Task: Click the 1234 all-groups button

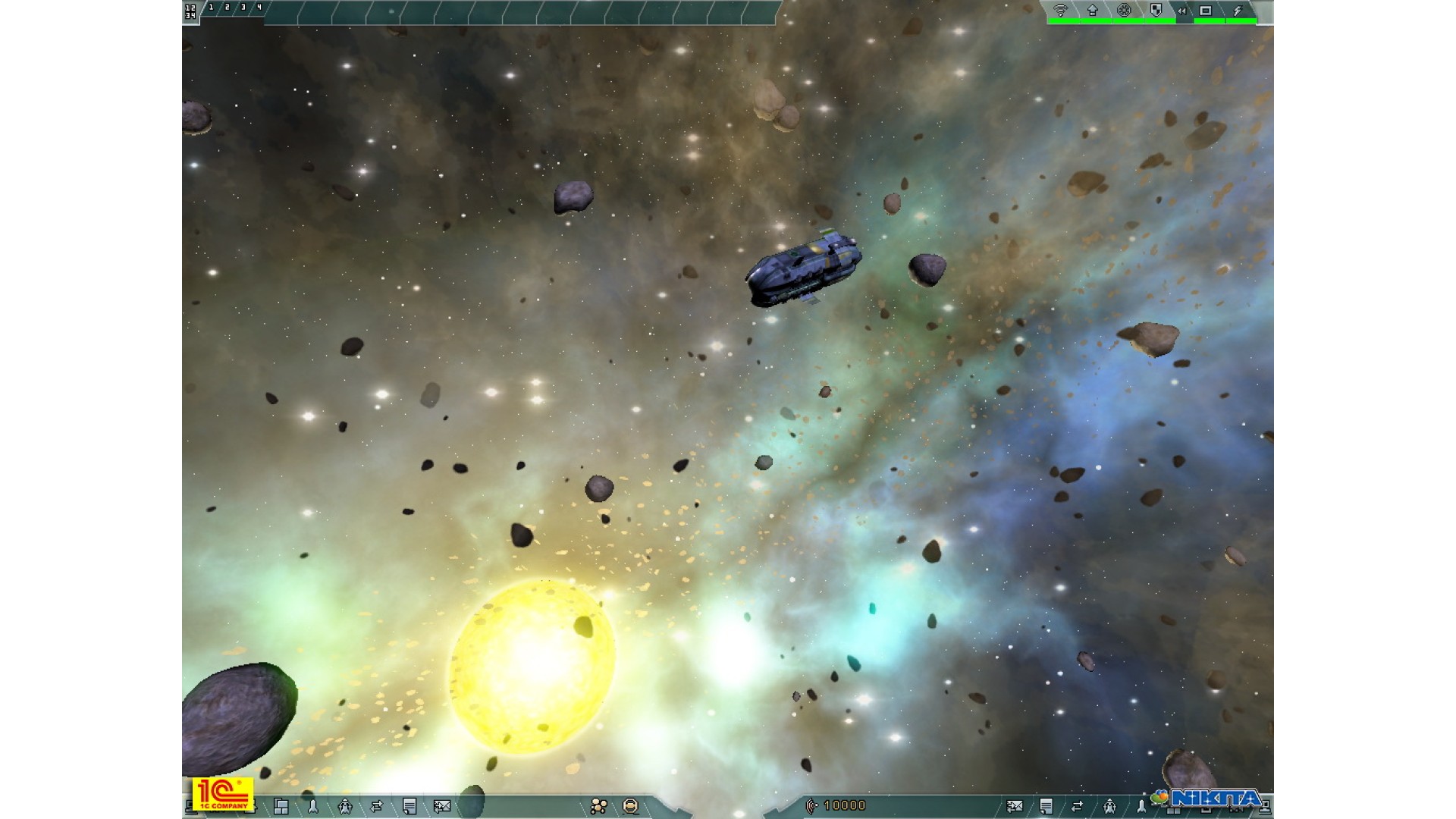Action: tap(190, 11)
